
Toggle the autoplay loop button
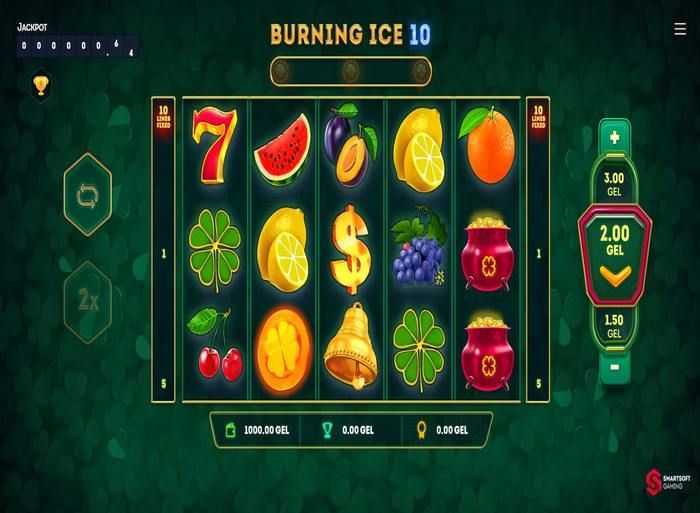click(87, 194)
